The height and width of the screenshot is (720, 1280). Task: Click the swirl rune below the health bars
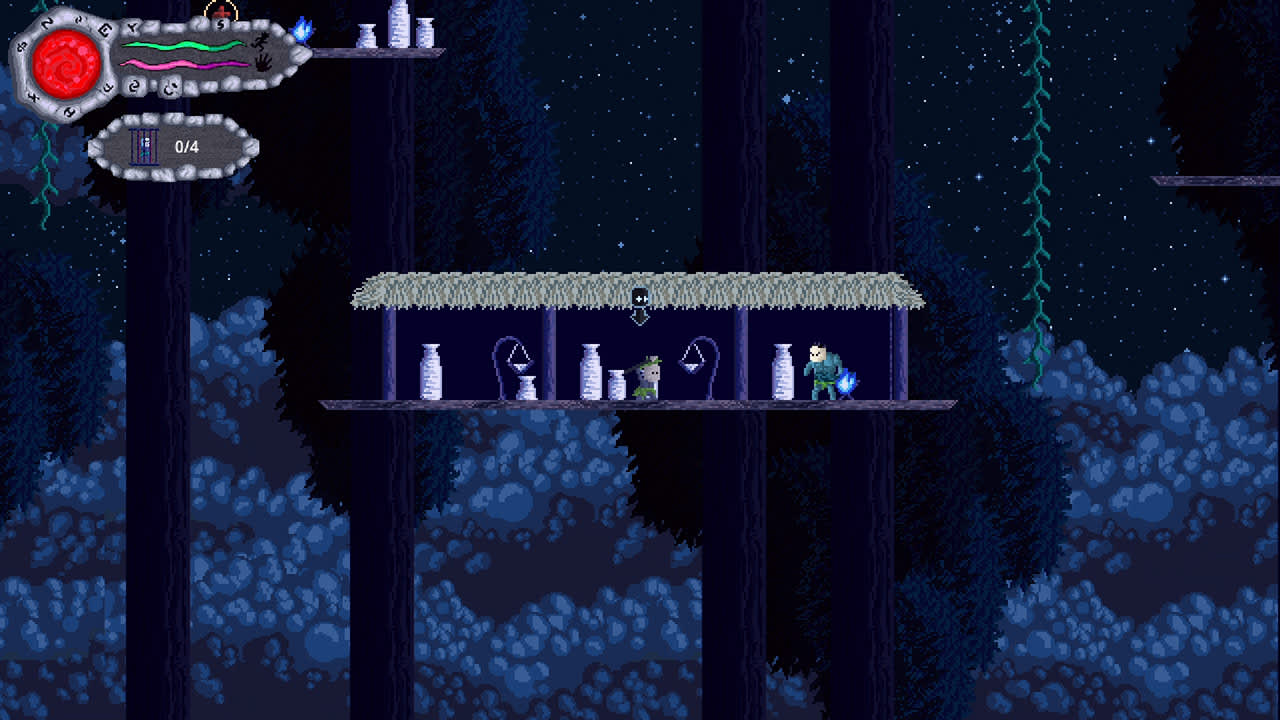coord(135,85)
